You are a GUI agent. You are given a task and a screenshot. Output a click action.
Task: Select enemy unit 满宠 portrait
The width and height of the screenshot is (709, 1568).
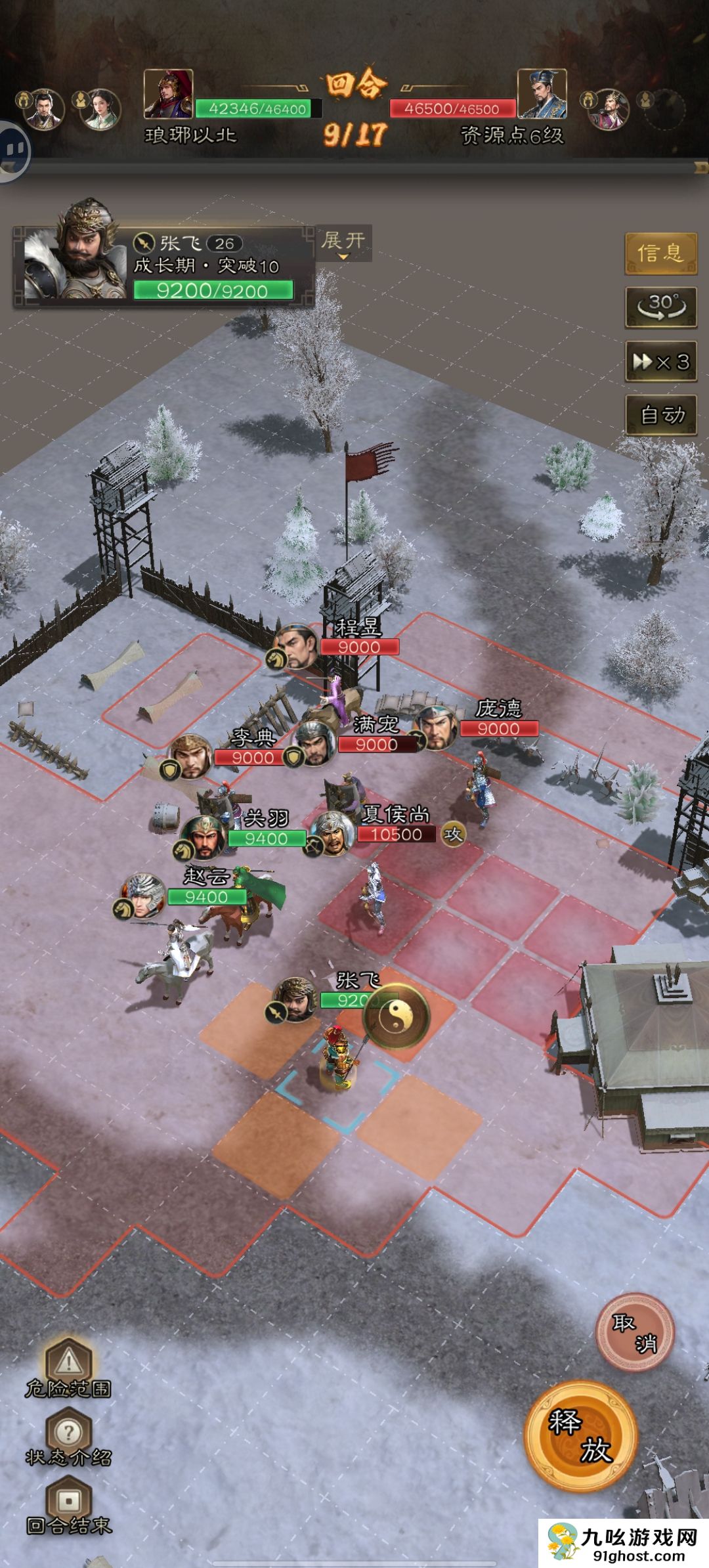tap(314, 743)
